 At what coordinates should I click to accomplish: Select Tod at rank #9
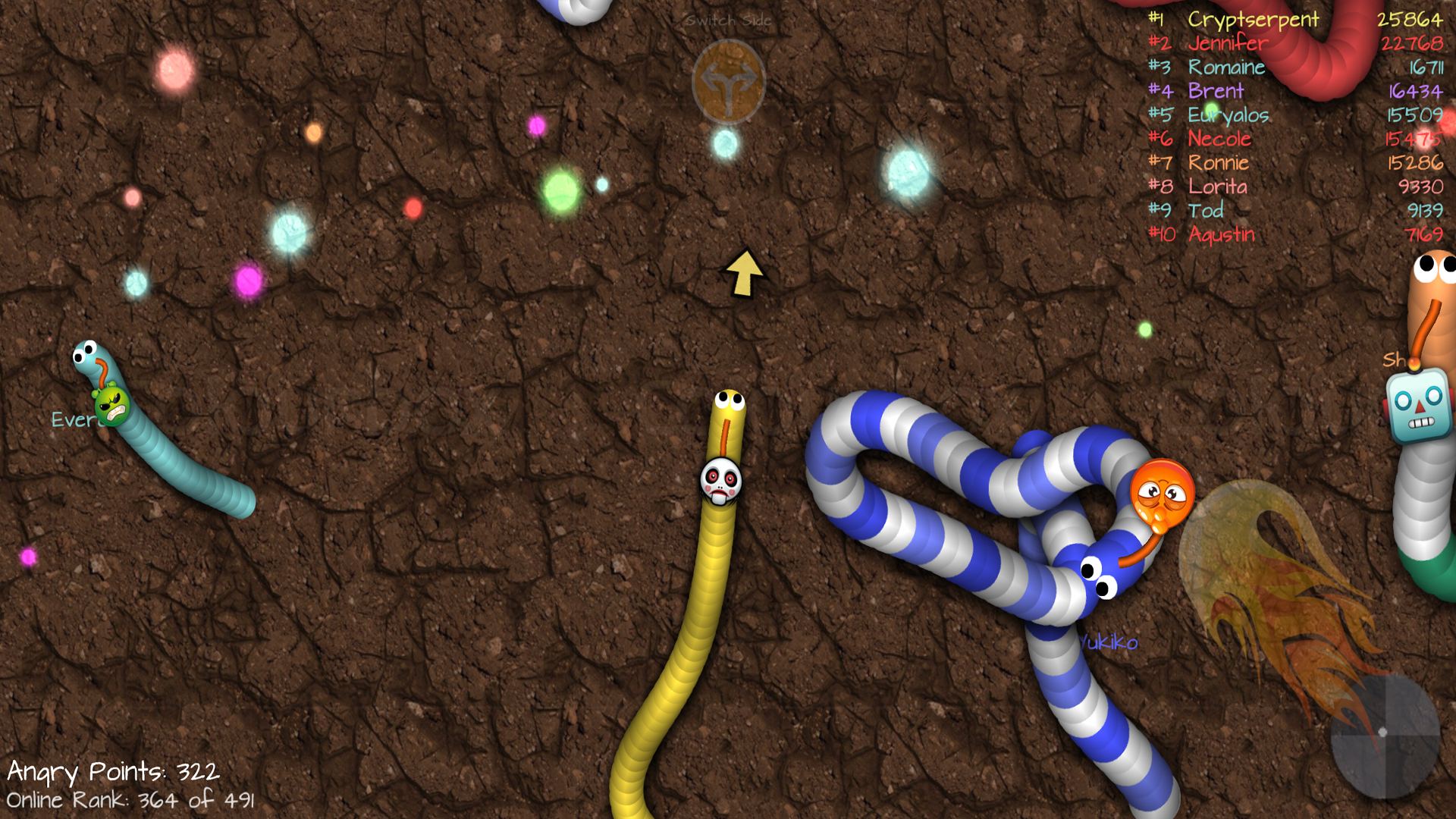(1207, 211)
